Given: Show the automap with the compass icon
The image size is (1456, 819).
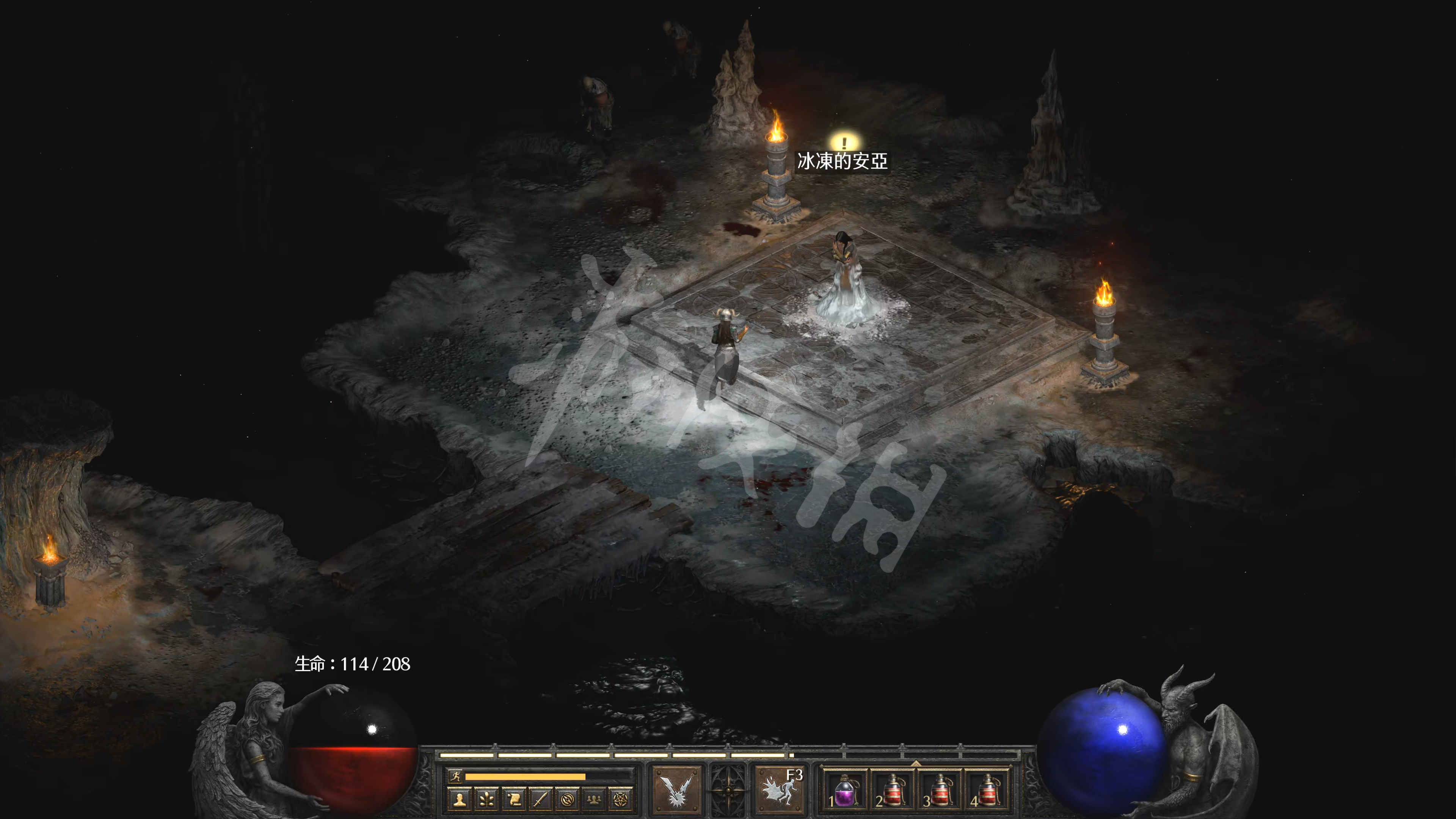Looking at the screenshot, I should click(567, 799).
